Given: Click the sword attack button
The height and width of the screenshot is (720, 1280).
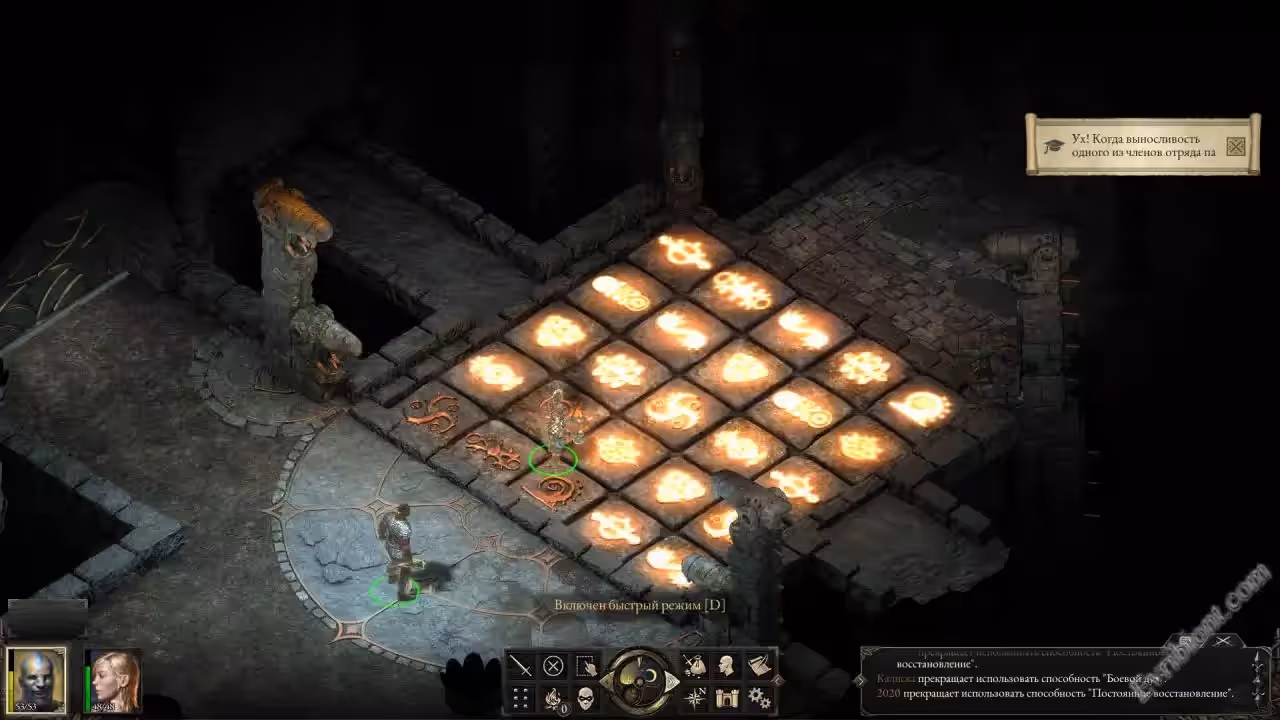Looking at the screenshot, I should [521, 666].
